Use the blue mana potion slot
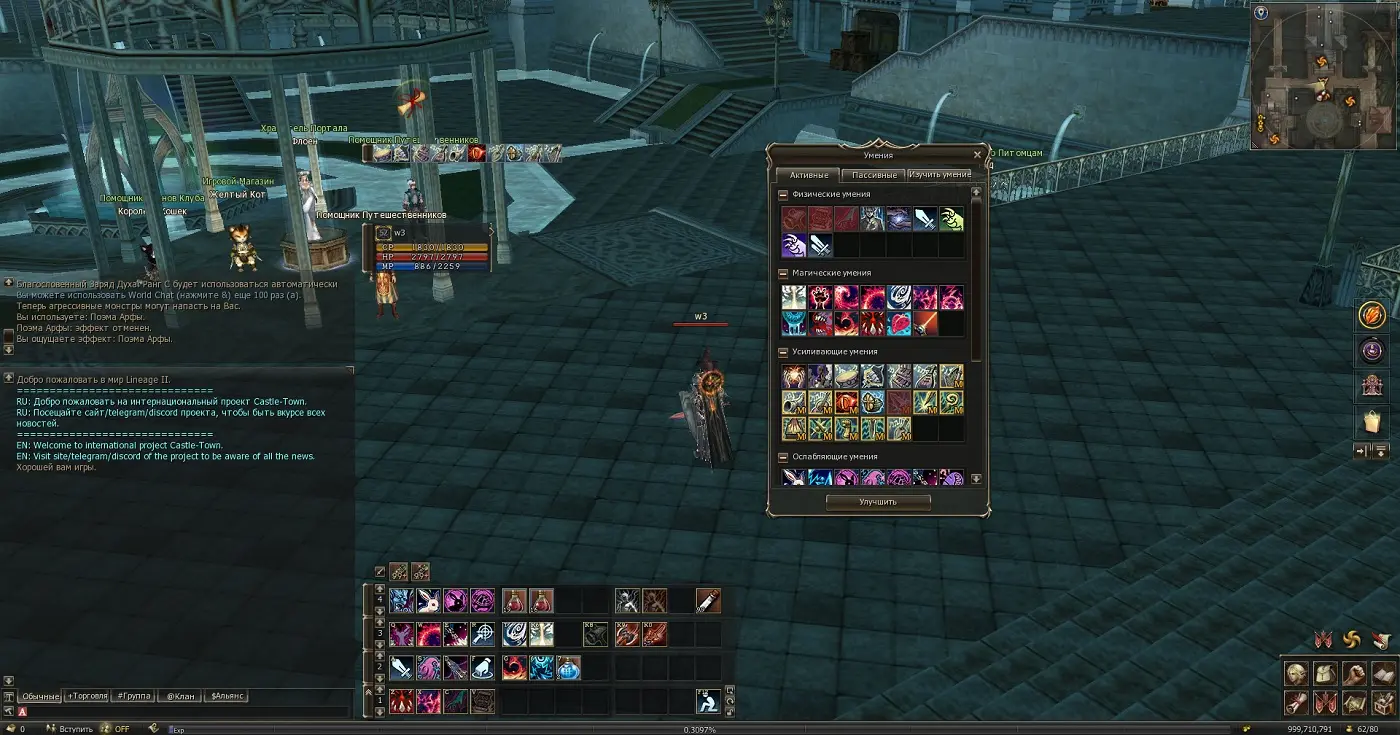Viewport: 1400px width, 735px height. coord(568,667)
